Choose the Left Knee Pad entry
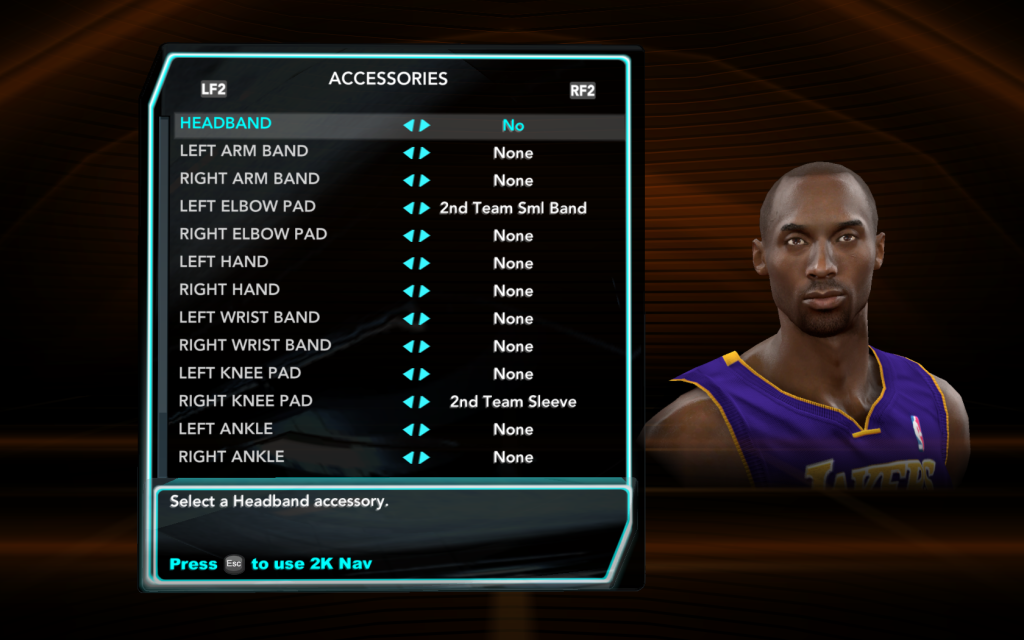 [240, 374]
